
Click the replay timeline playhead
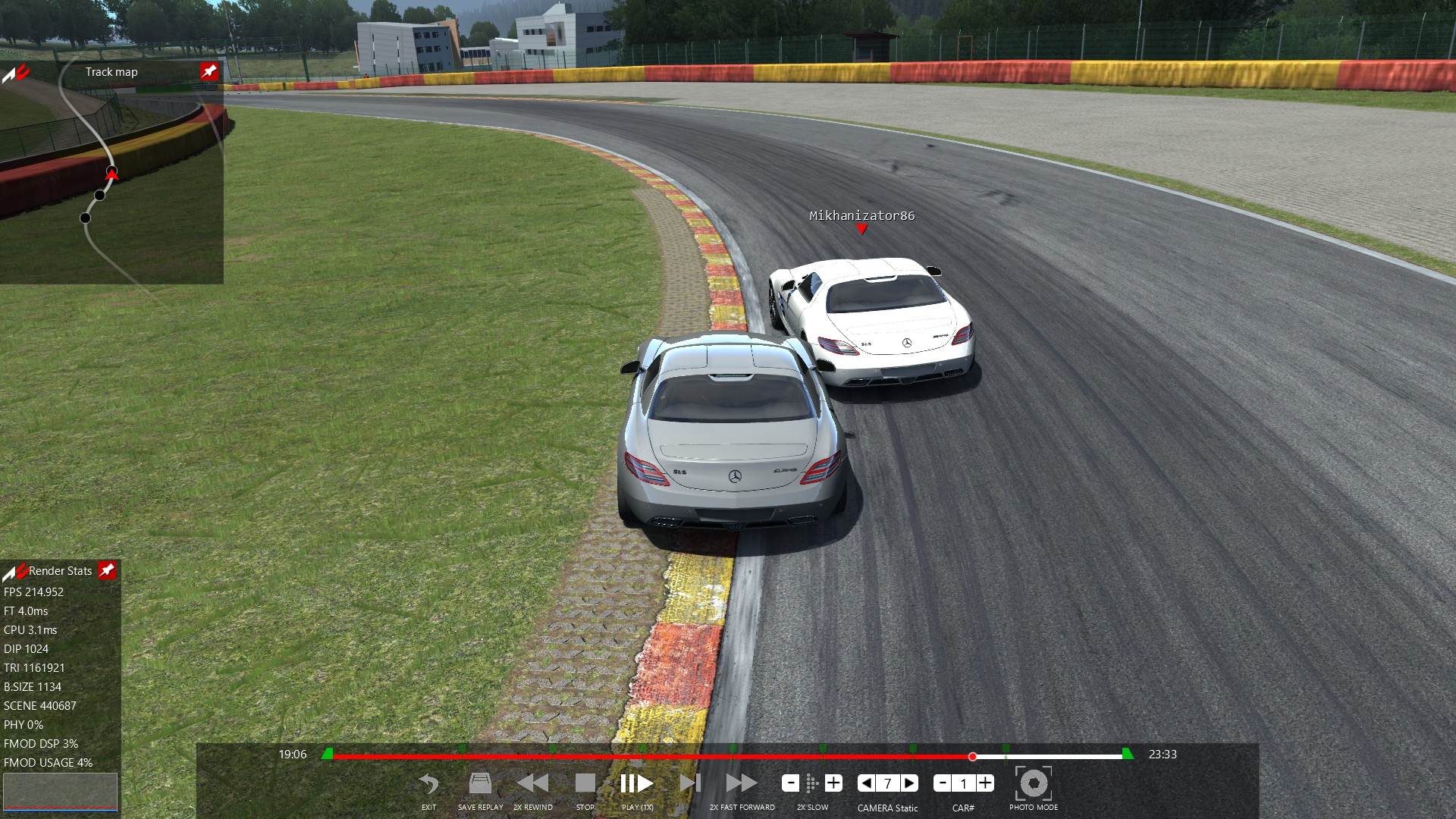[x=972, y=756]
